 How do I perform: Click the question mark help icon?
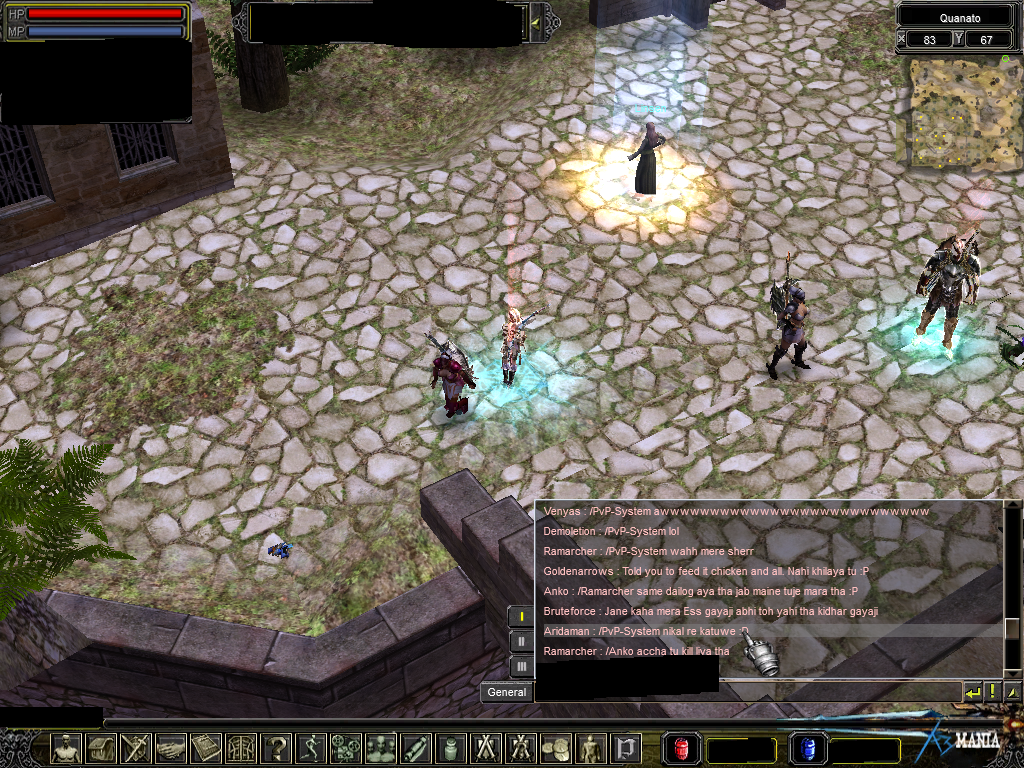(x=276, y=748)
